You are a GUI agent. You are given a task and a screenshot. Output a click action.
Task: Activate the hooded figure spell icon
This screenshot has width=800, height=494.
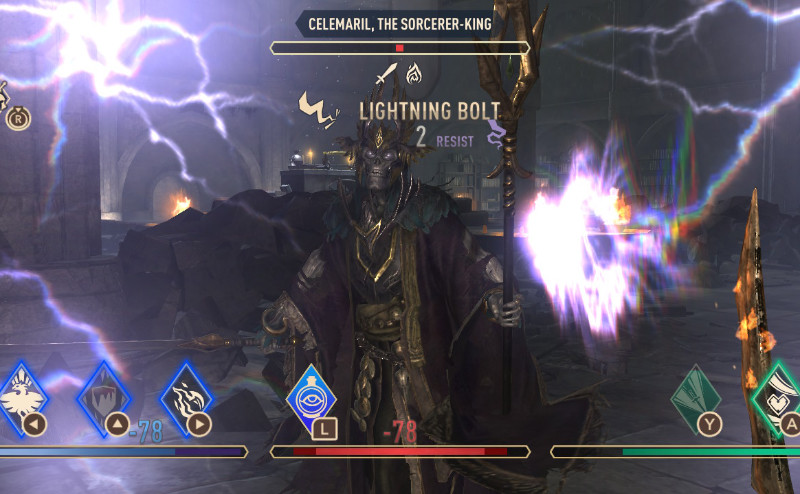105,398
